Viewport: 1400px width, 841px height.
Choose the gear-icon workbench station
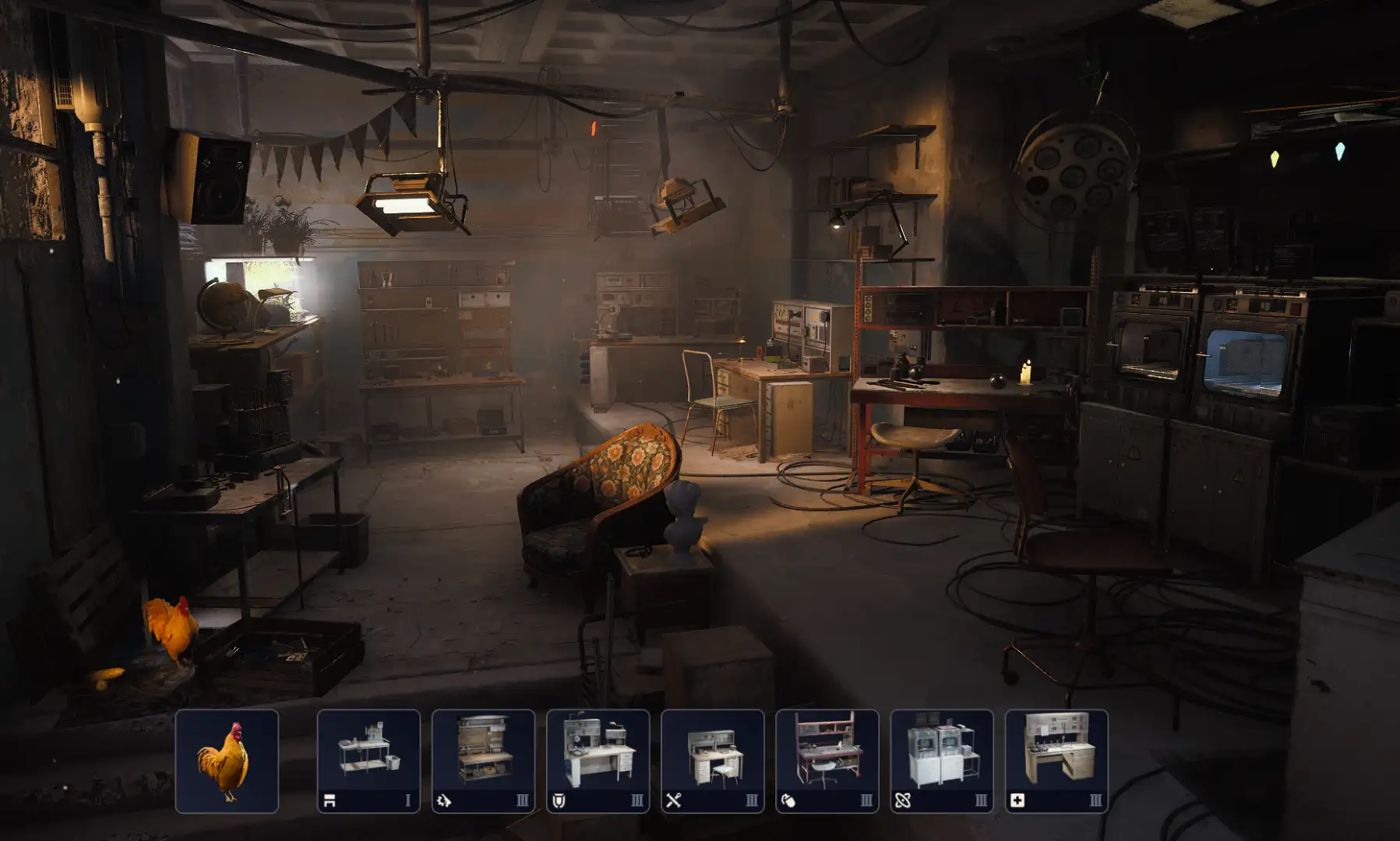[x=483, y=761]
